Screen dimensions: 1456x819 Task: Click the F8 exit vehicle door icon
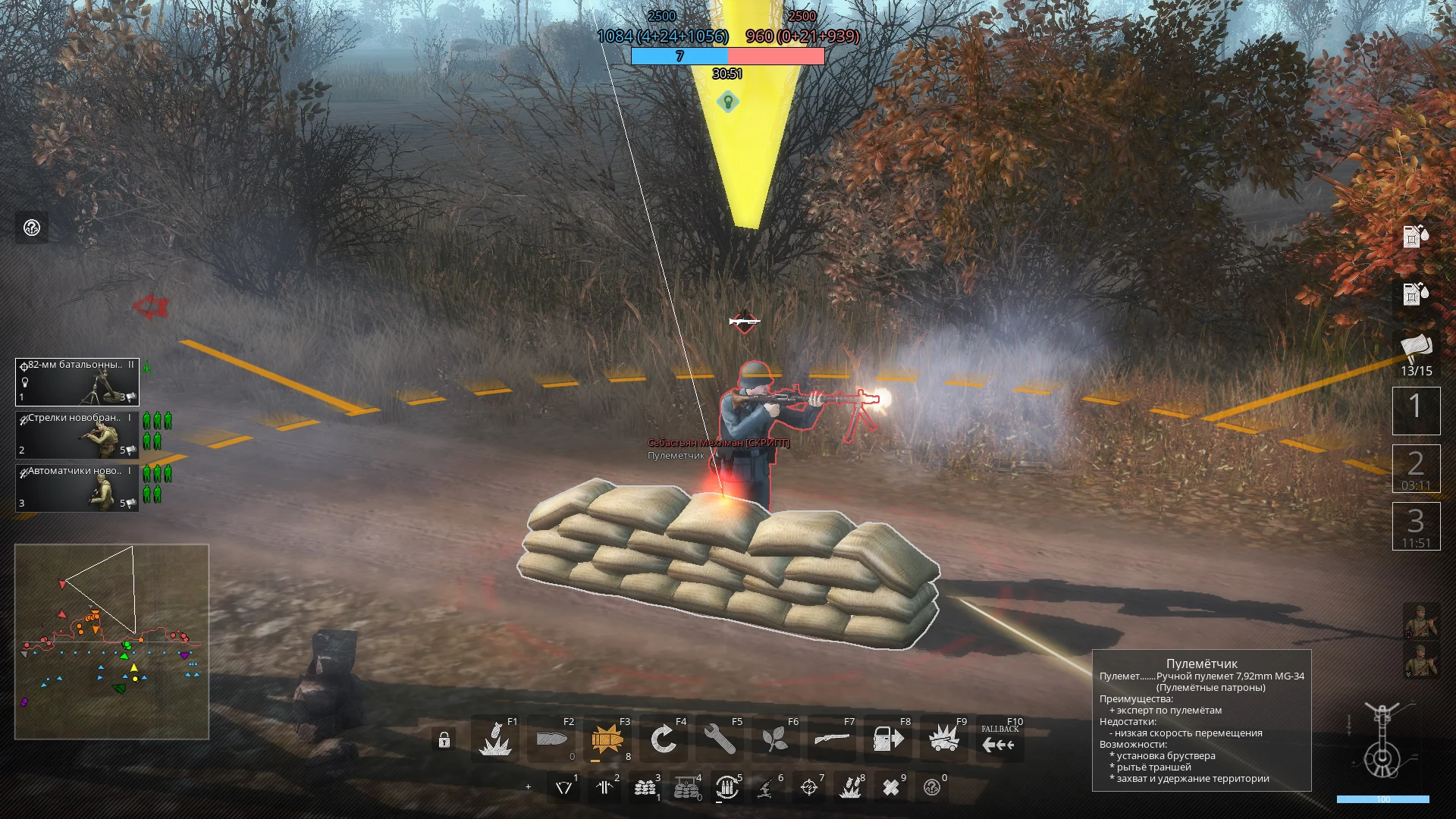887,739
